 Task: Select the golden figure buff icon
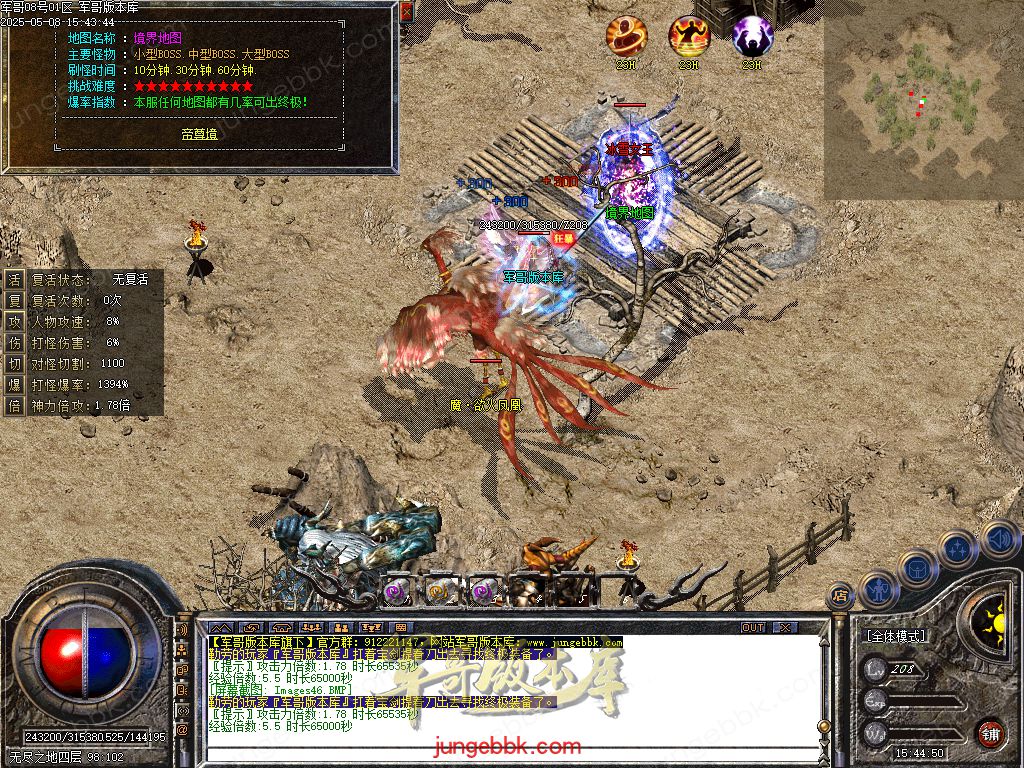688,36
